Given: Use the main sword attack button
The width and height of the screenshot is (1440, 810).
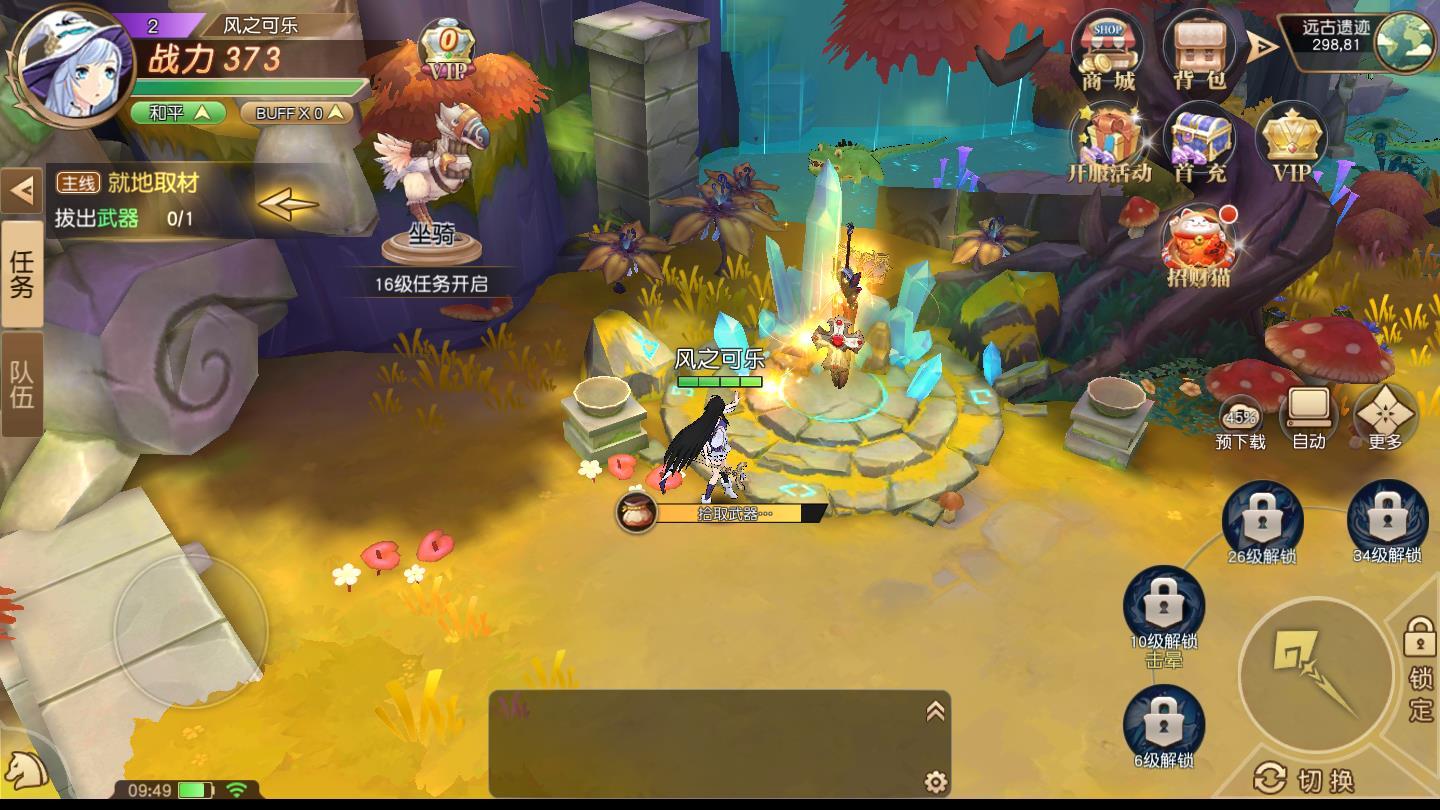Looking at the screenshot, I should pos(1315,674).
